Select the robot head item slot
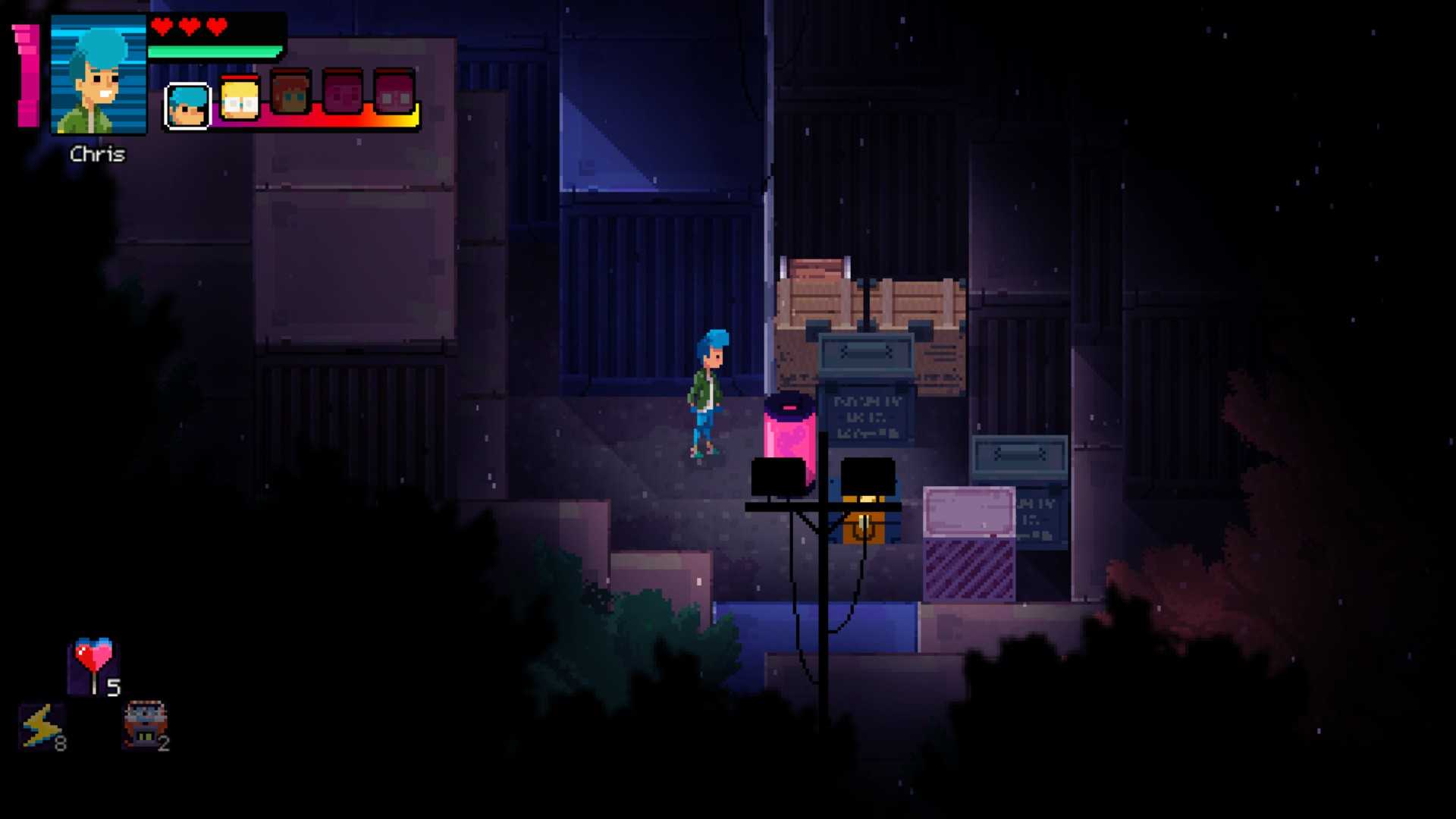 145,723
